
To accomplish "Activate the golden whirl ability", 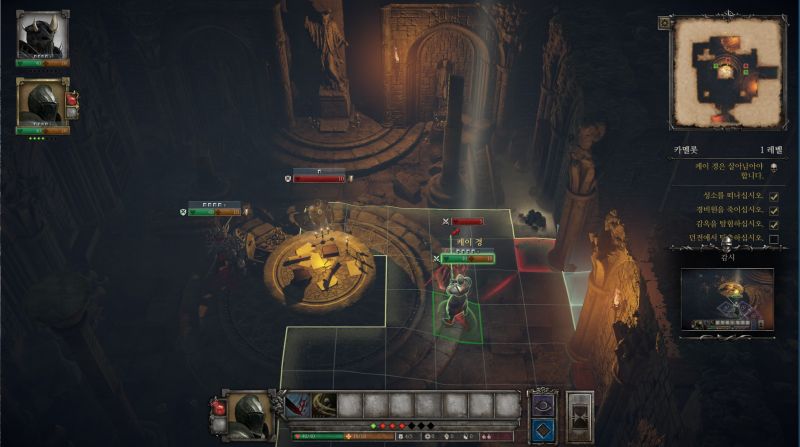I will (323, 405).
